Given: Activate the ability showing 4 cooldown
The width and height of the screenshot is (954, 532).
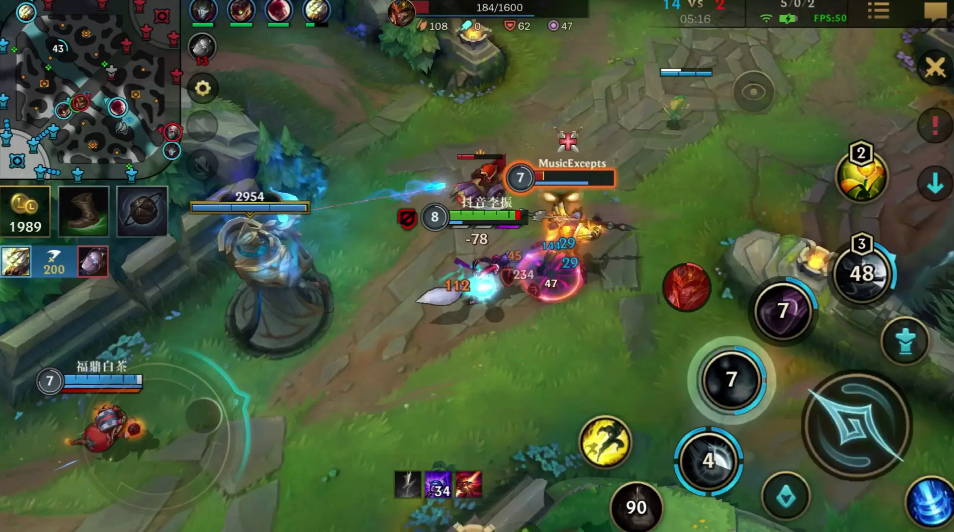Looking at the screenshot, I should click(x=708, y=461).
